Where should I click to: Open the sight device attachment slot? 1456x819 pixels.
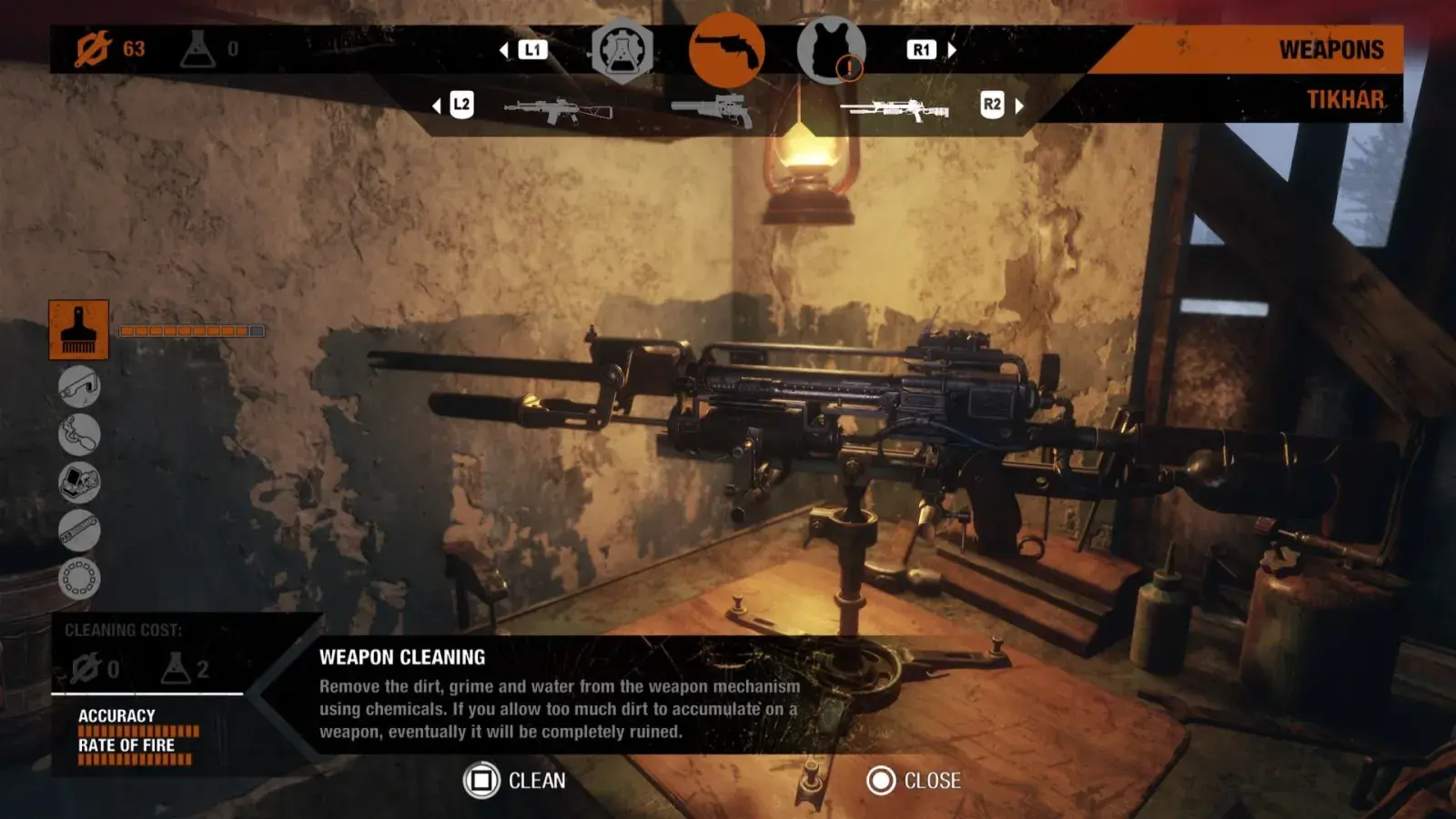(x=79, y=482)
